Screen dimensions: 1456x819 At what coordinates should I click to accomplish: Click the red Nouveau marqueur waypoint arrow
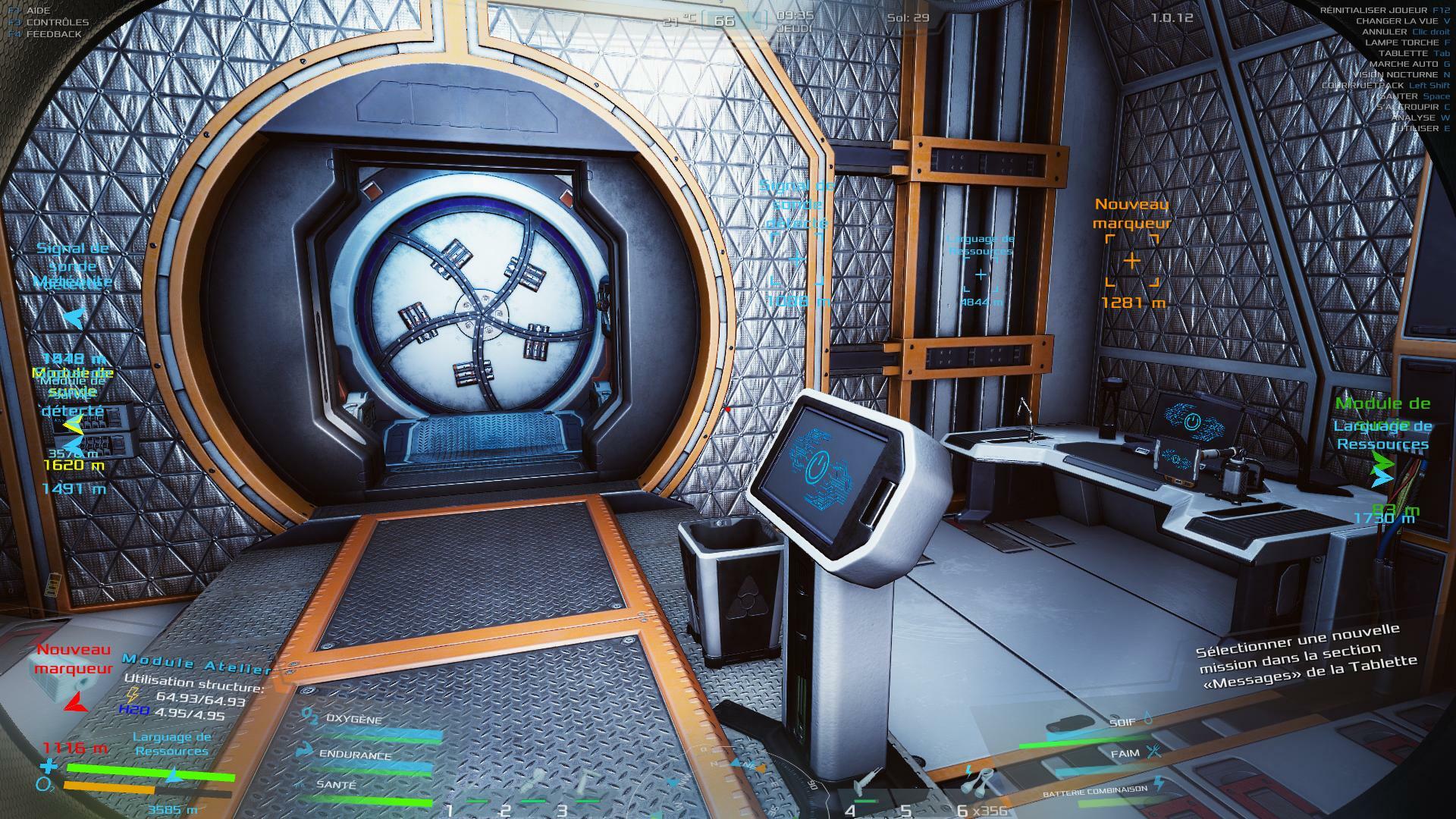(x=75, y=702)
